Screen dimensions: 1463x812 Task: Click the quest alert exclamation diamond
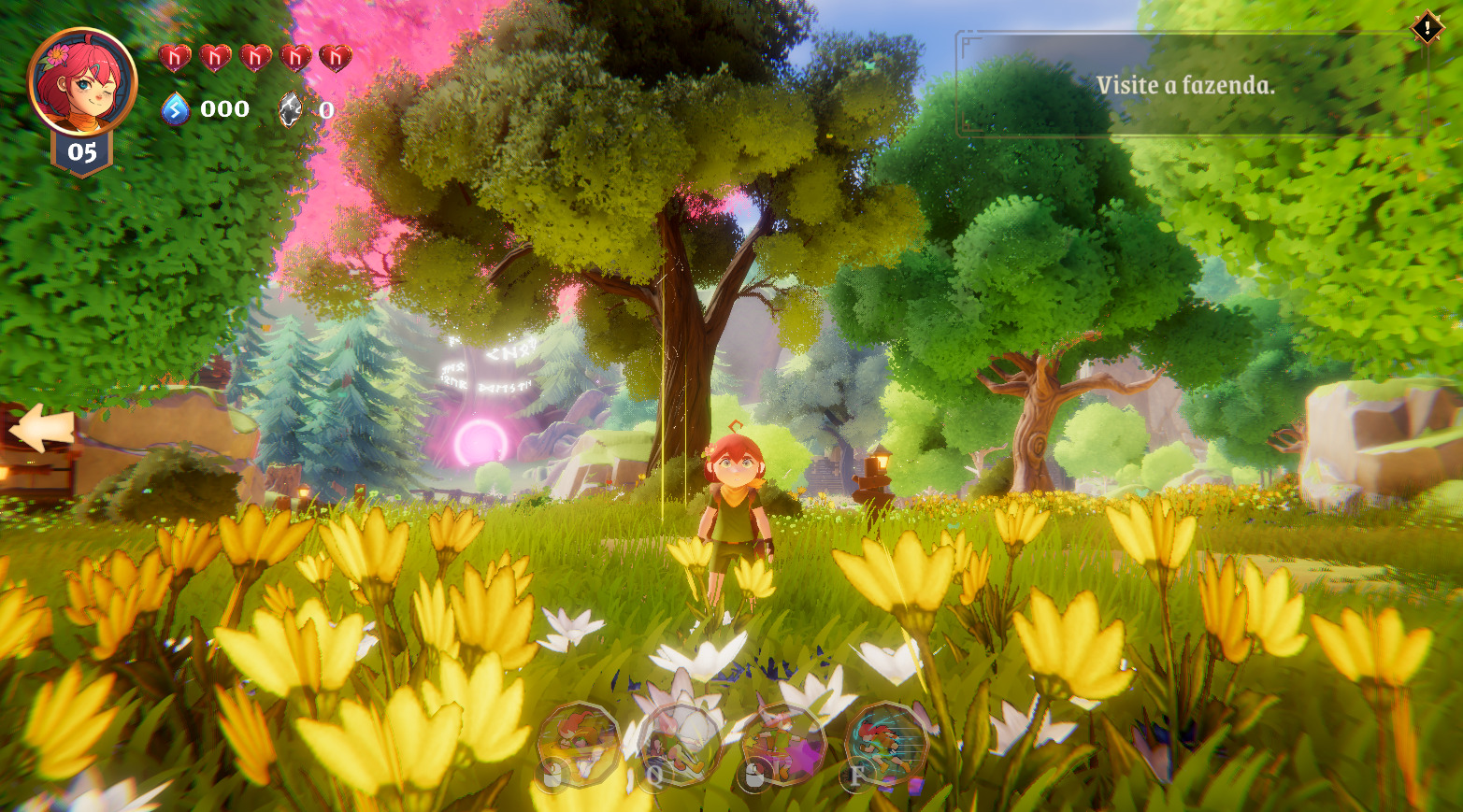point(1427,27)
